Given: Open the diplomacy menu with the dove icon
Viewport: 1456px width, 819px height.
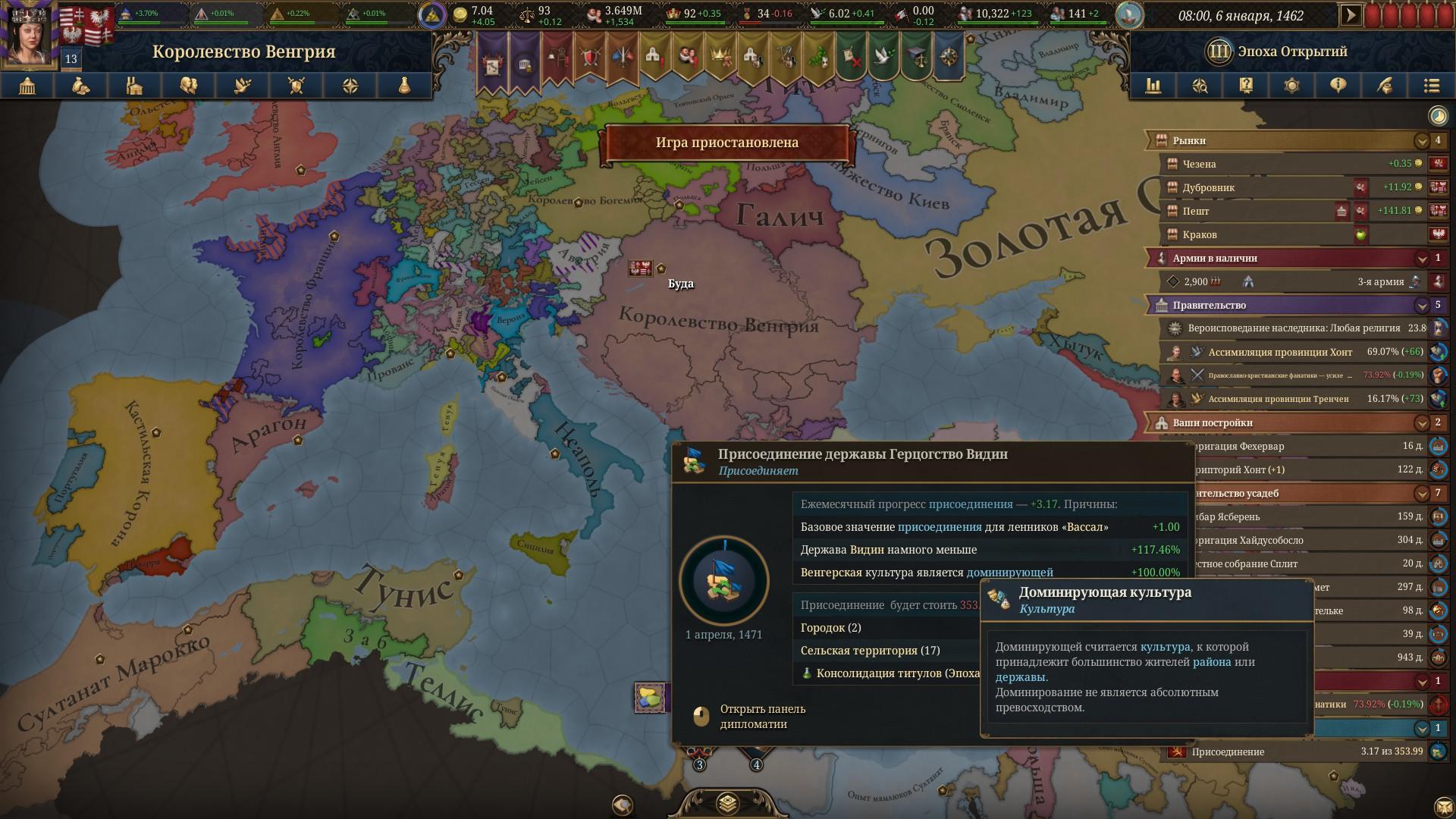Looking at the screenshot, I should [243, 86].
